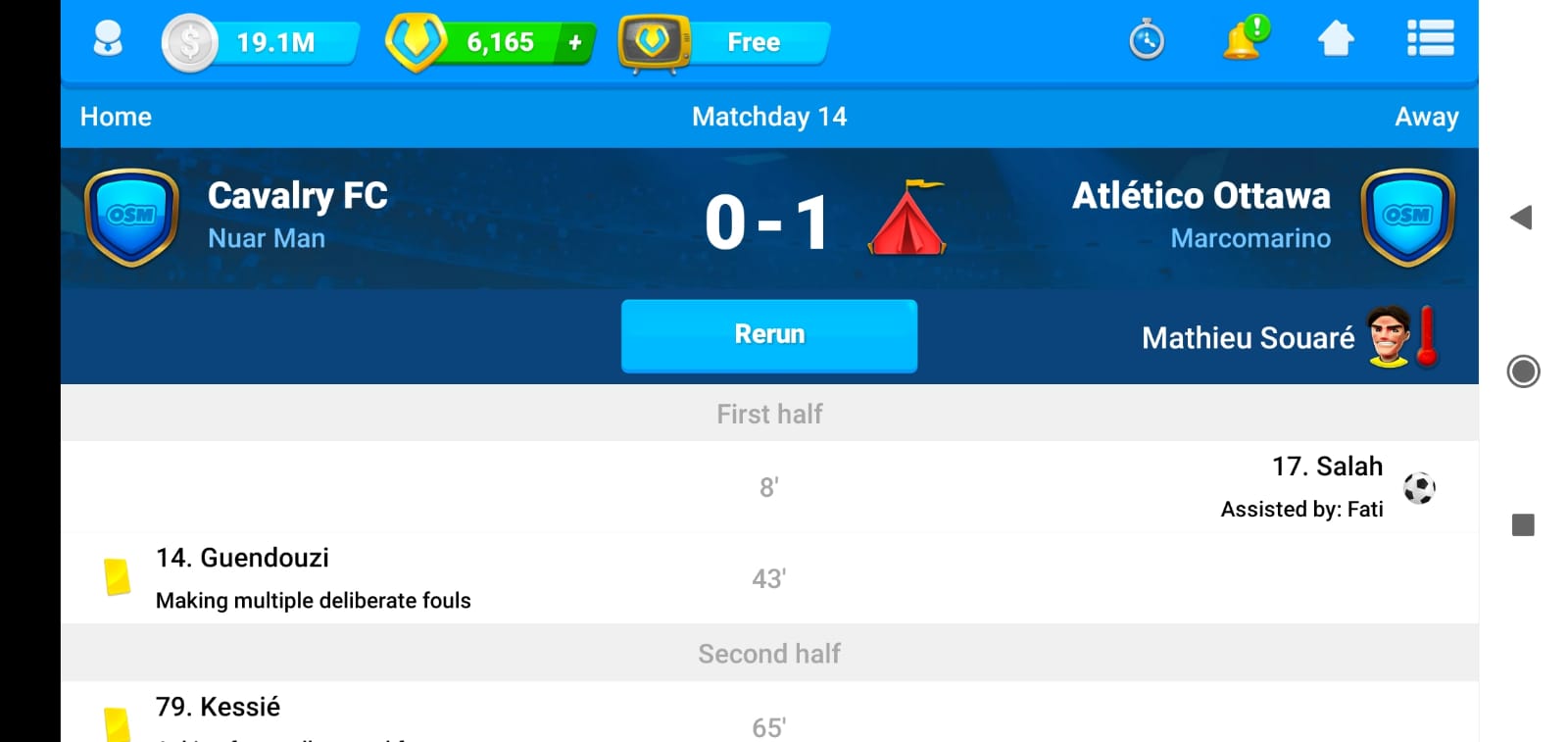Open the main list menu
Viewport: 1568px width, 742px height.
(1430, 40)
